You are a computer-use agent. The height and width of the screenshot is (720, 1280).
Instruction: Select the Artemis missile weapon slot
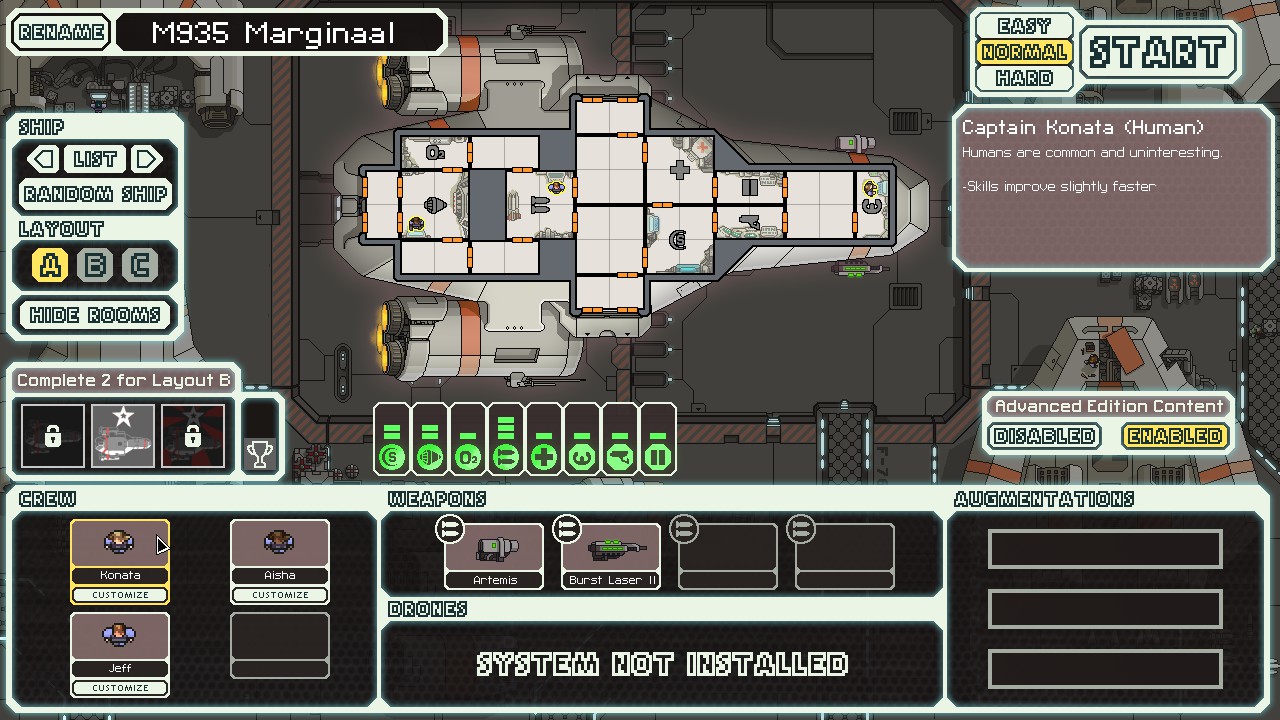pos(495,555)
